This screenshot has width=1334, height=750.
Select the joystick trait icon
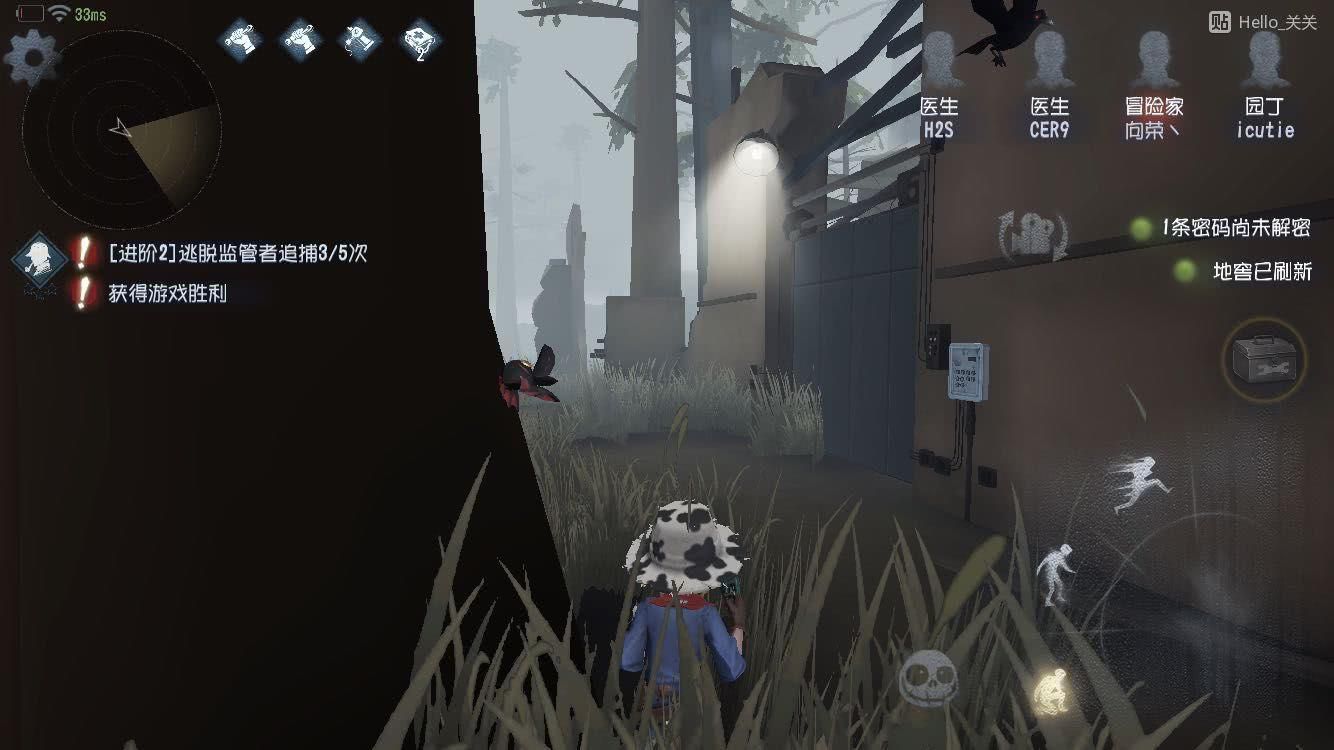click(x=360, y=42)
